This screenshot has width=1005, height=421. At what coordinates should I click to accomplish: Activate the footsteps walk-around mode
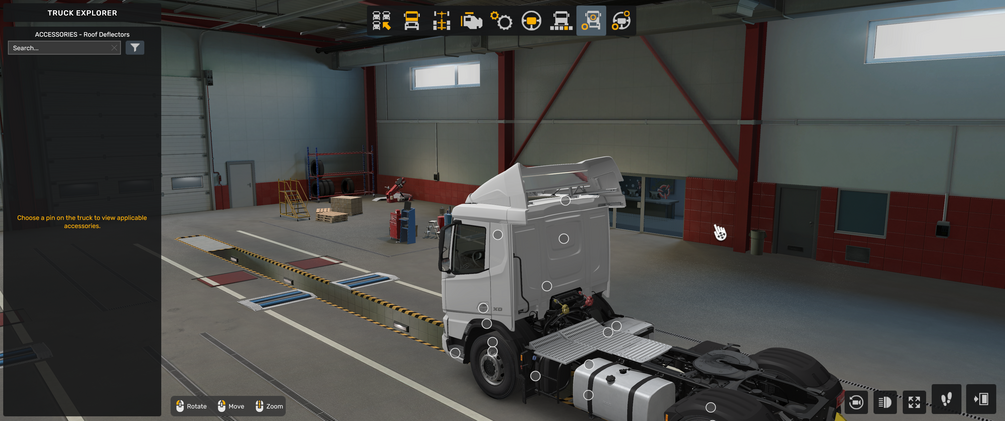pyautogui.click(x=946, y=399)
